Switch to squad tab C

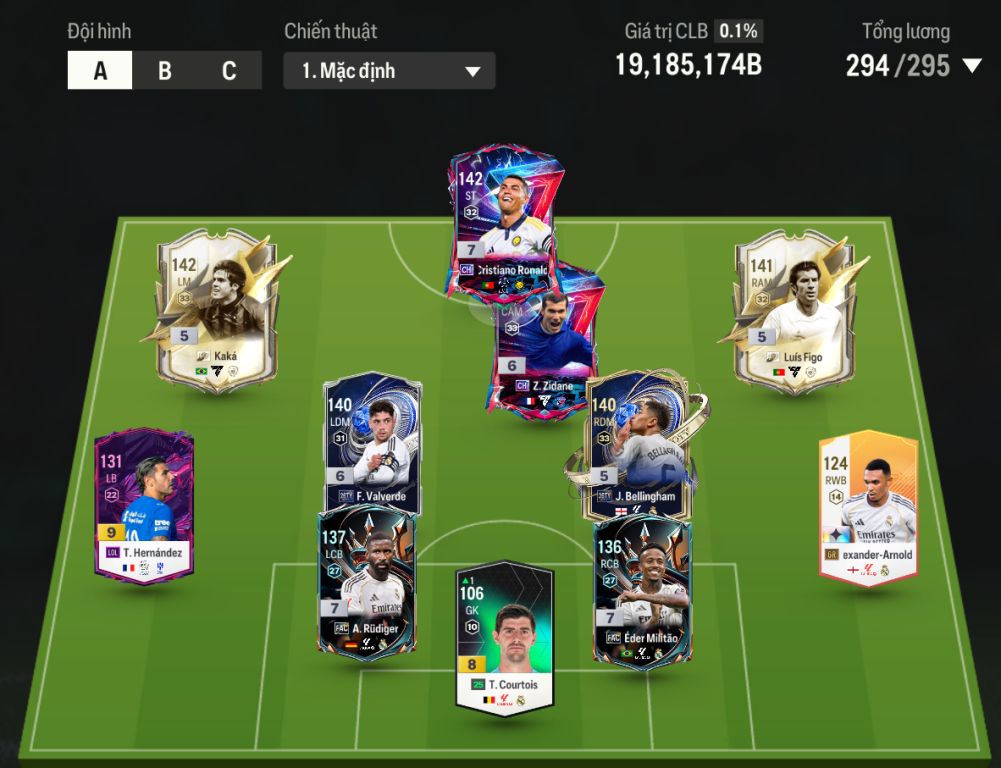(229, 71)
